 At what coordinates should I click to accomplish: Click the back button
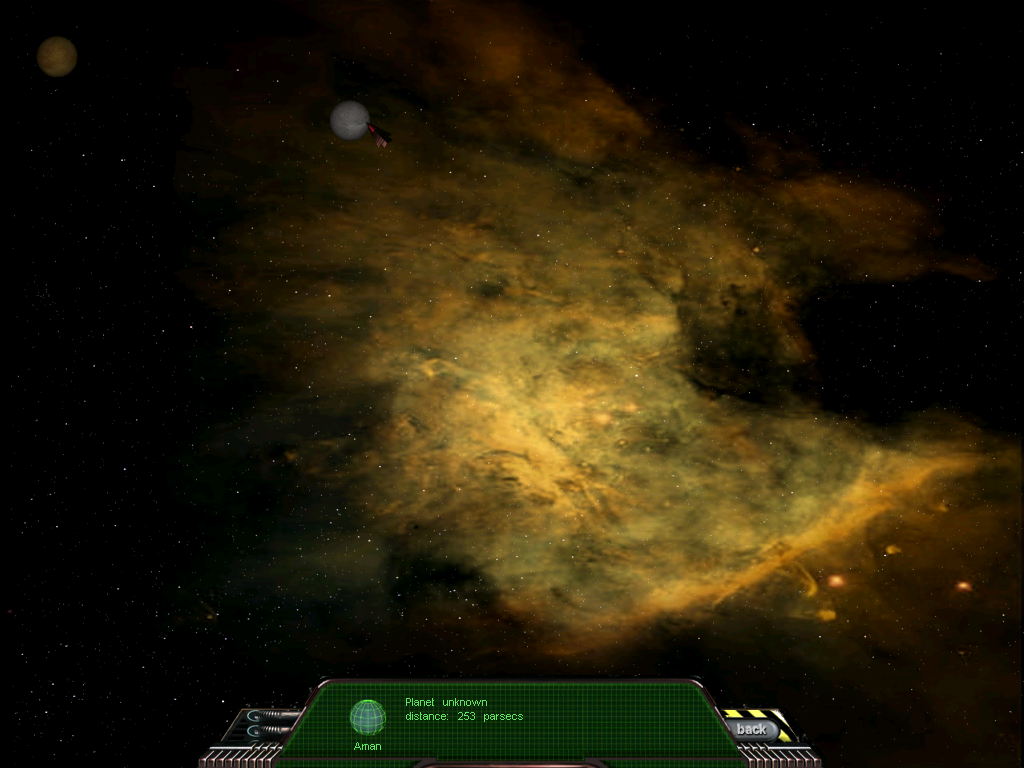pyautogui.click(x=751, y=730)
